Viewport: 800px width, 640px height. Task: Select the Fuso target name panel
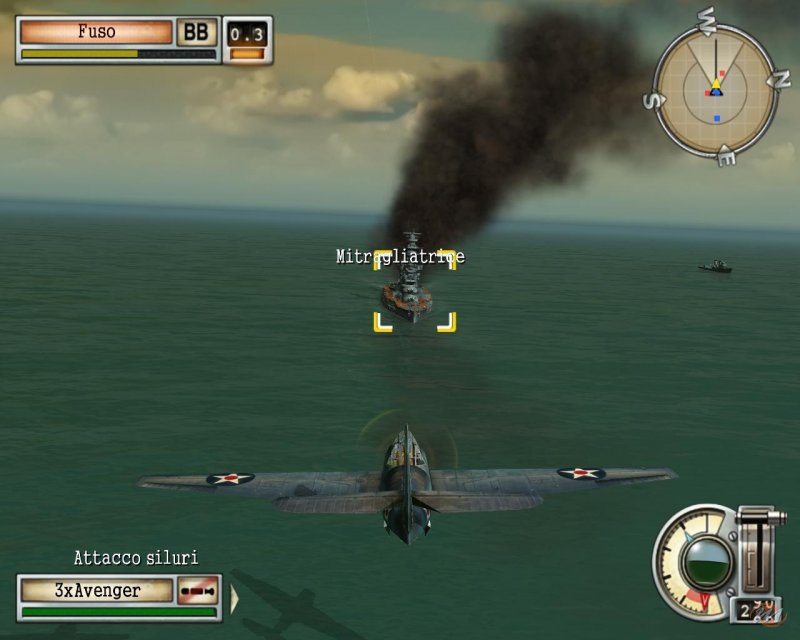click(96, 32)
